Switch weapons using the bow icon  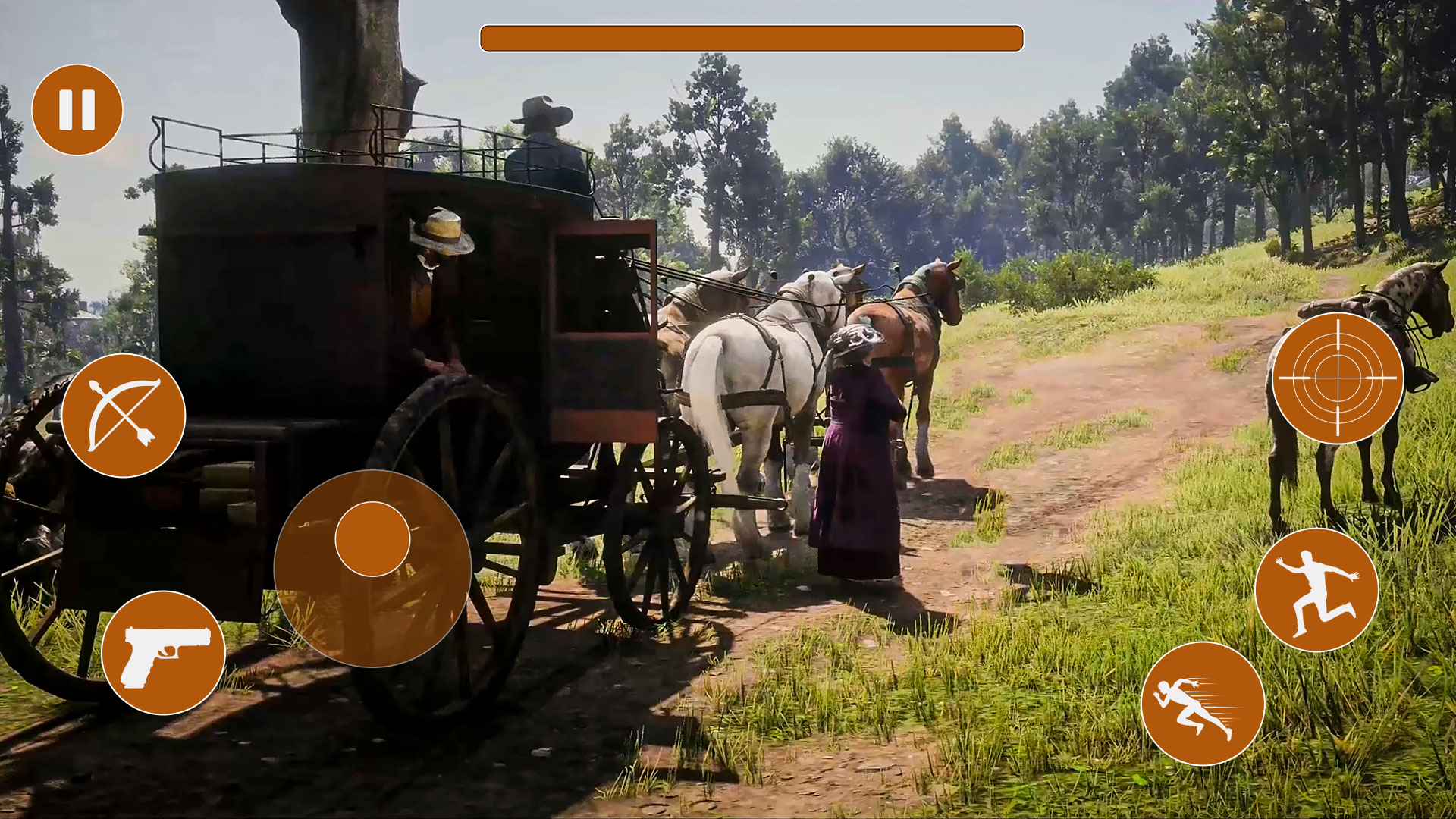(x=125, y=416)
